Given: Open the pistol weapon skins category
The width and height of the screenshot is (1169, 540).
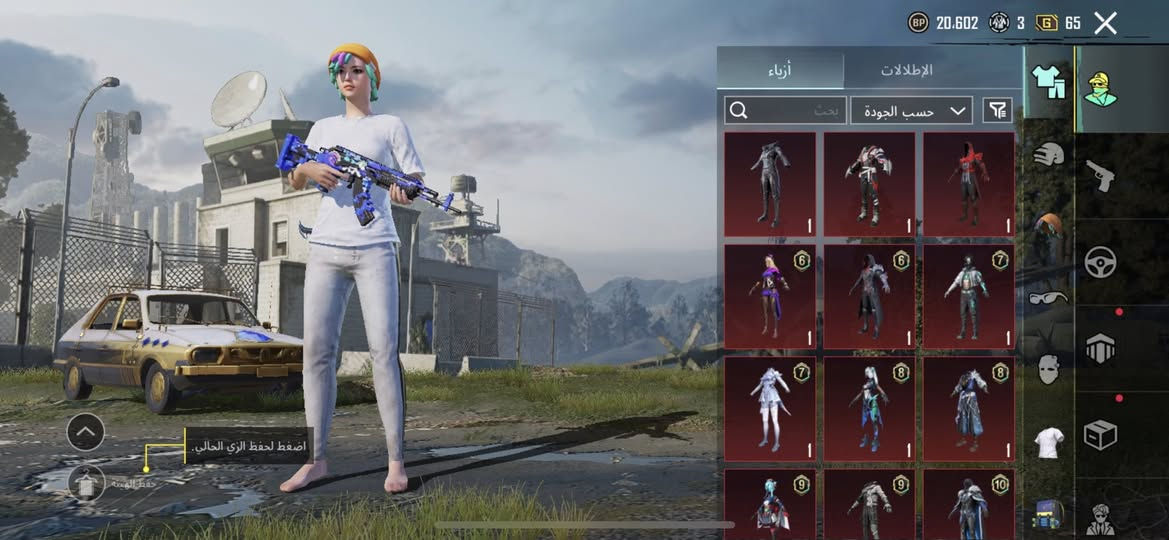Looking at the screenshot, I should coord(1100,176).
